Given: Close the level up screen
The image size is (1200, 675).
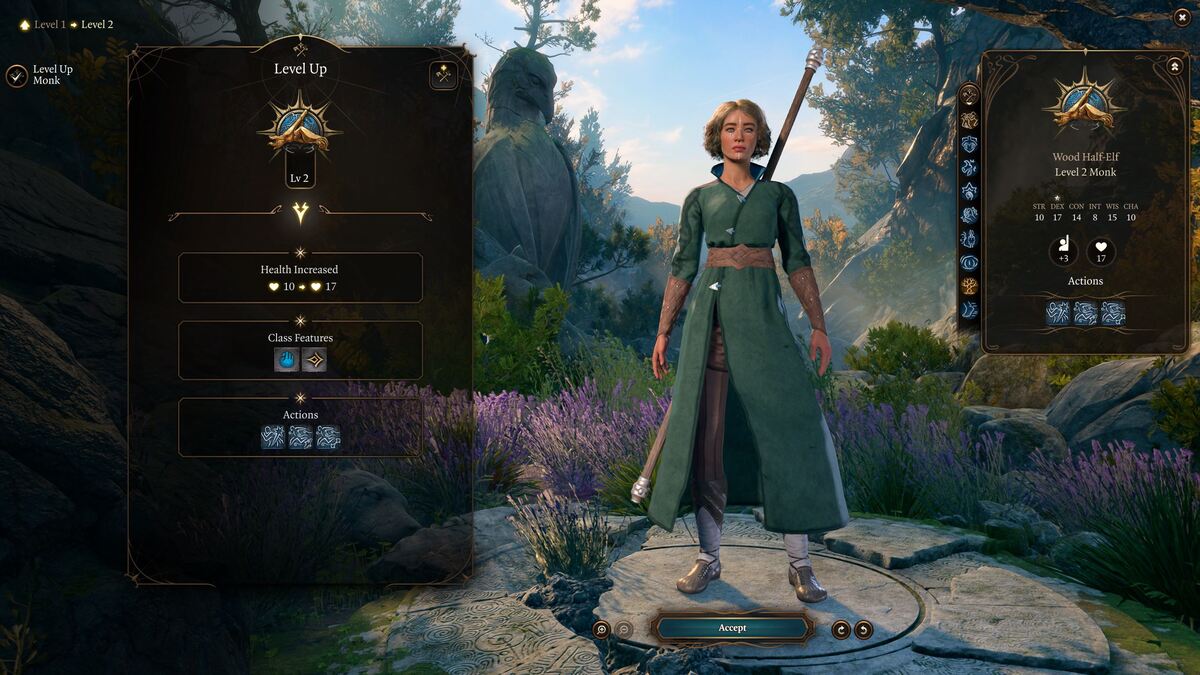Looking at the screenshot, I should point(1182,16).
